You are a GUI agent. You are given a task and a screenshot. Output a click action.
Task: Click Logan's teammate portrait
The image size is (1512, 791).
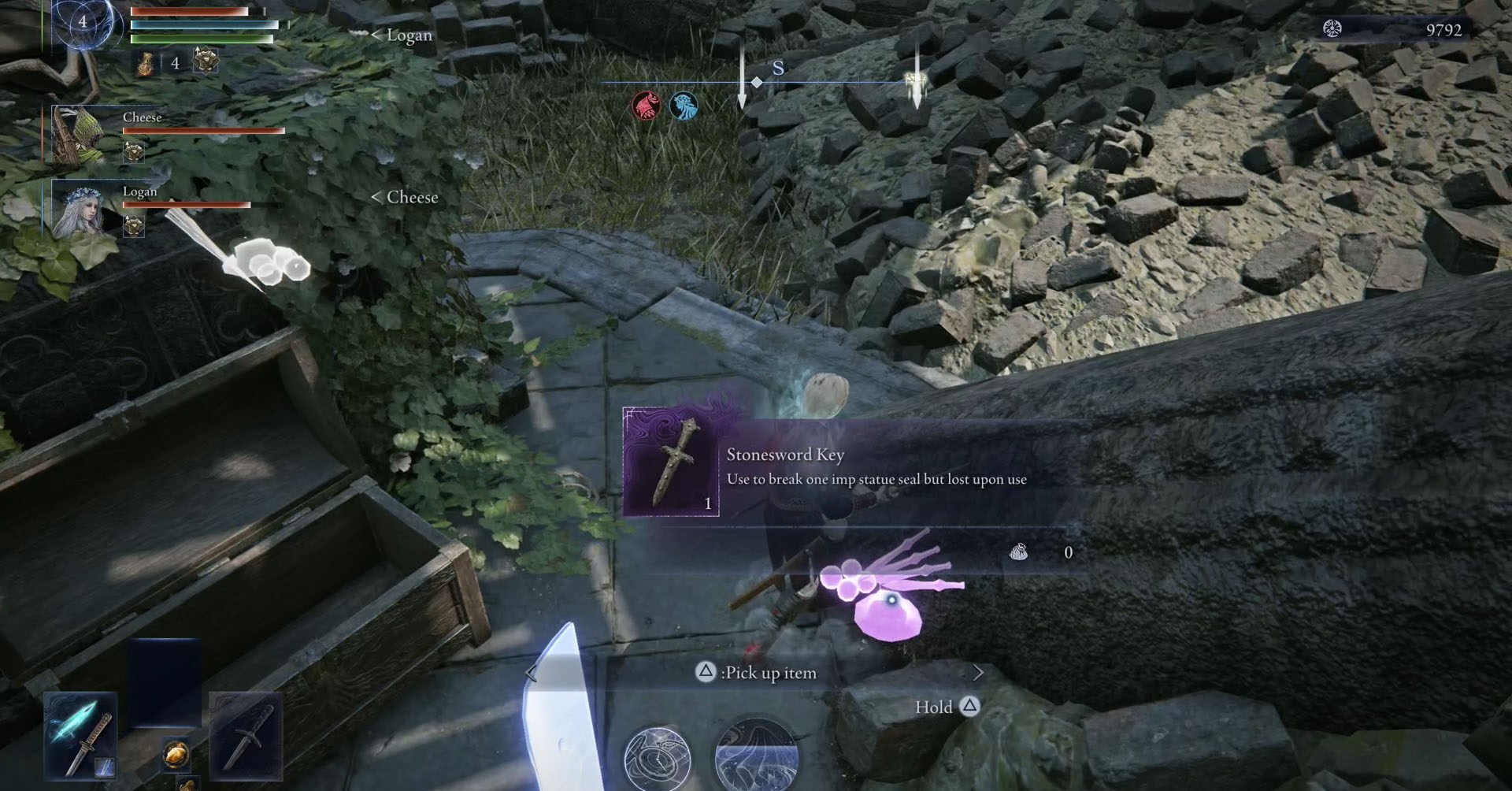79,208
